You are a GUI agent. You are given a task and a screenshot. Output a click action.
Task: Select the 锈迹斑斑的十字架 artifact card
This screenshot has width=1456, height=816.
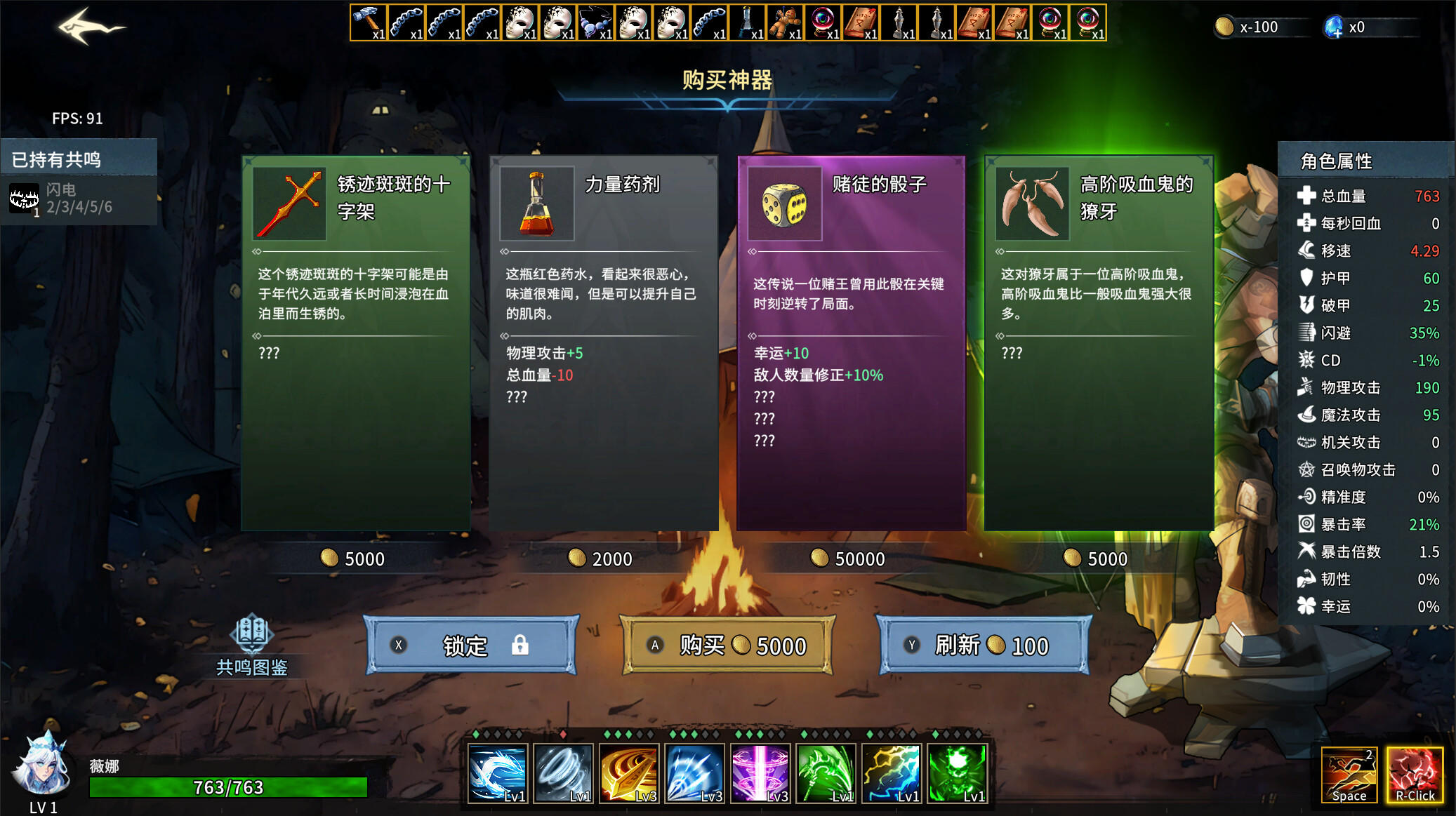coord(356,342)
